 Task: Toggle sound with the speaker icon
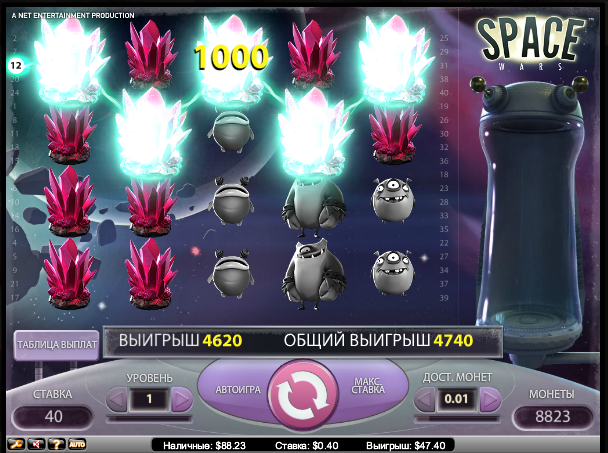(36, 443)
